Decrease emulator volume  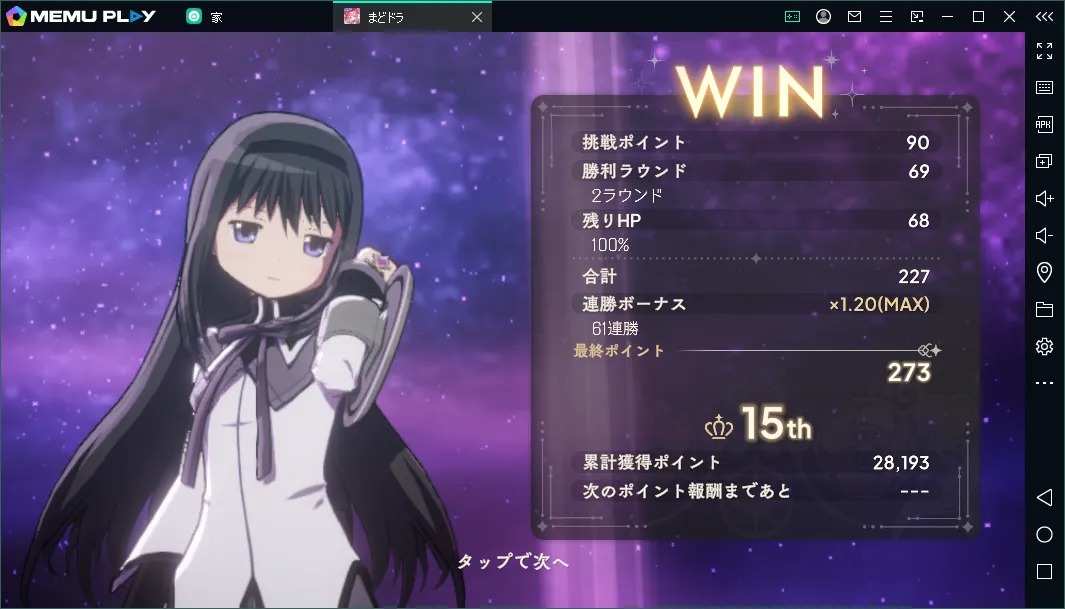(1044, 235)
